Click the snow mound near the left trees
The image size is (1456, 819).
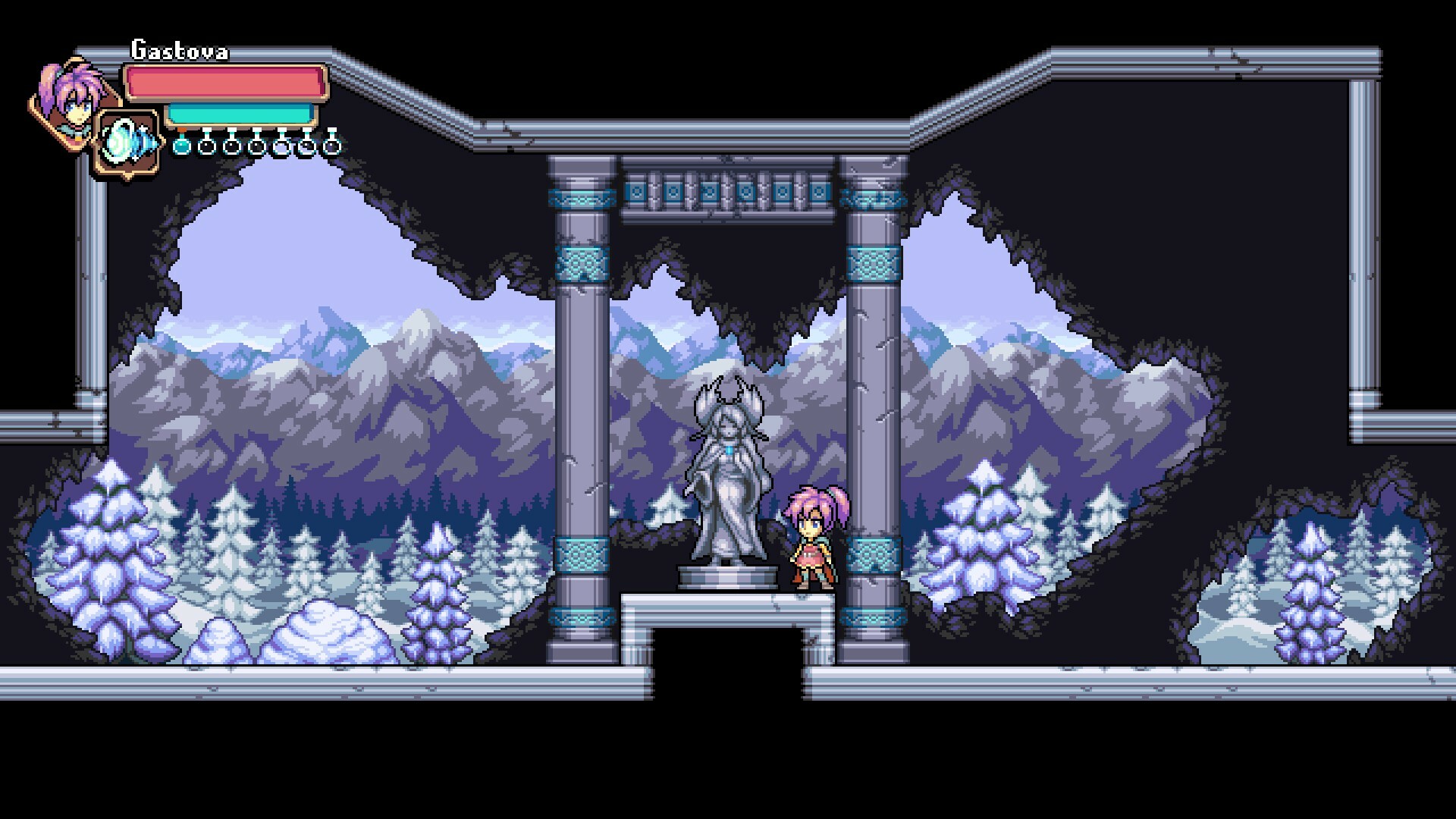318,637
